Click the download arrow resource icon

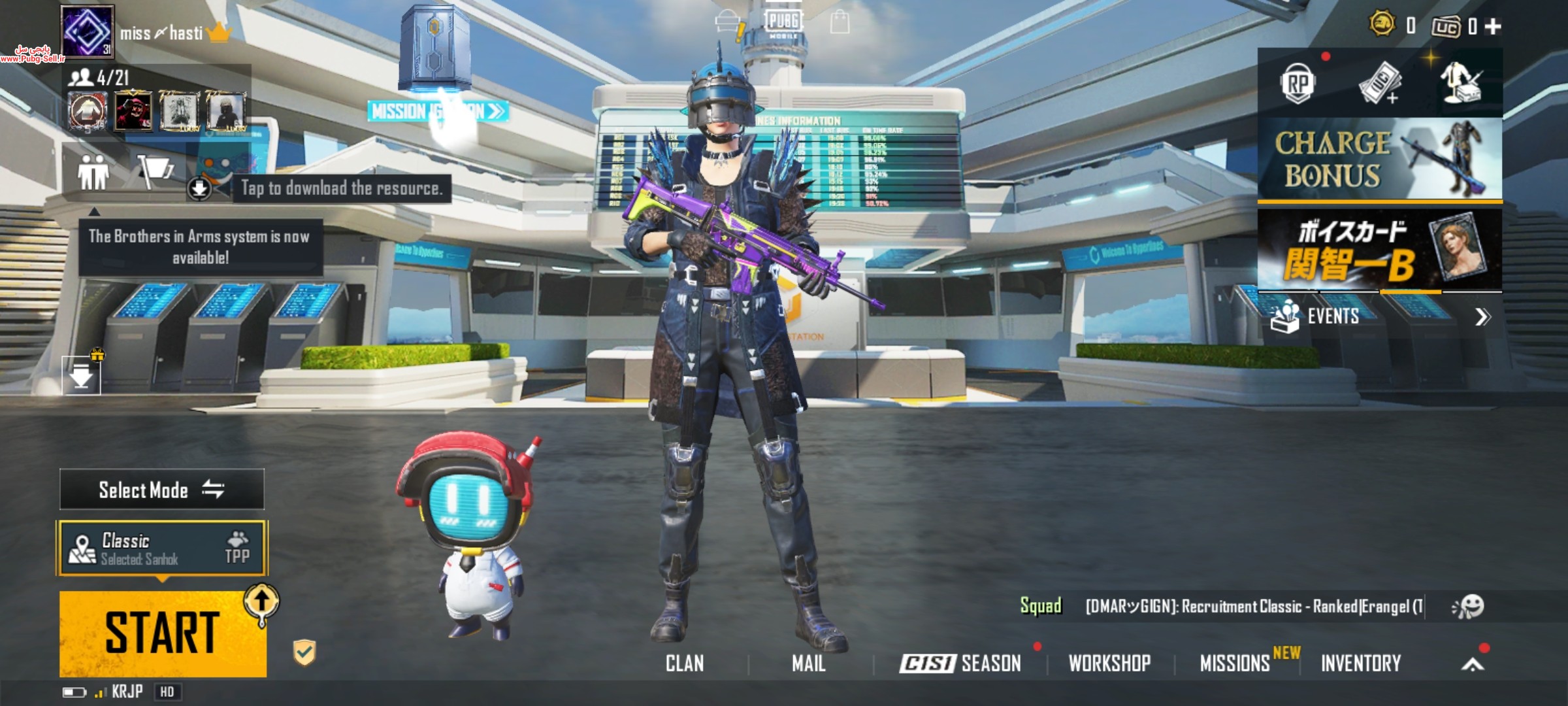click(x=199, y=188)
